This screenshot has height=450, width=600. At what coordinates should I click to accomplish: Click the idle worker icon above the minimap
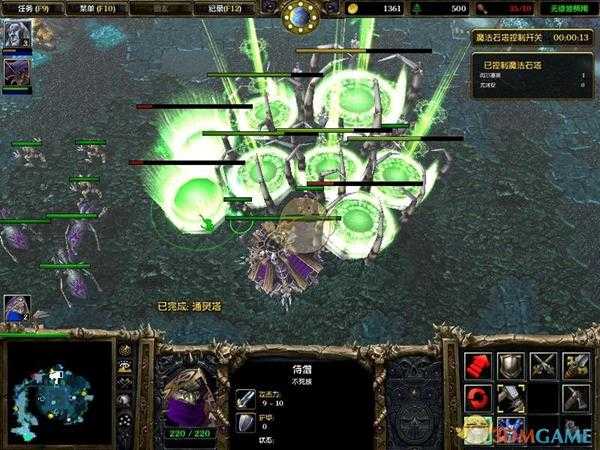pos(16,309)
